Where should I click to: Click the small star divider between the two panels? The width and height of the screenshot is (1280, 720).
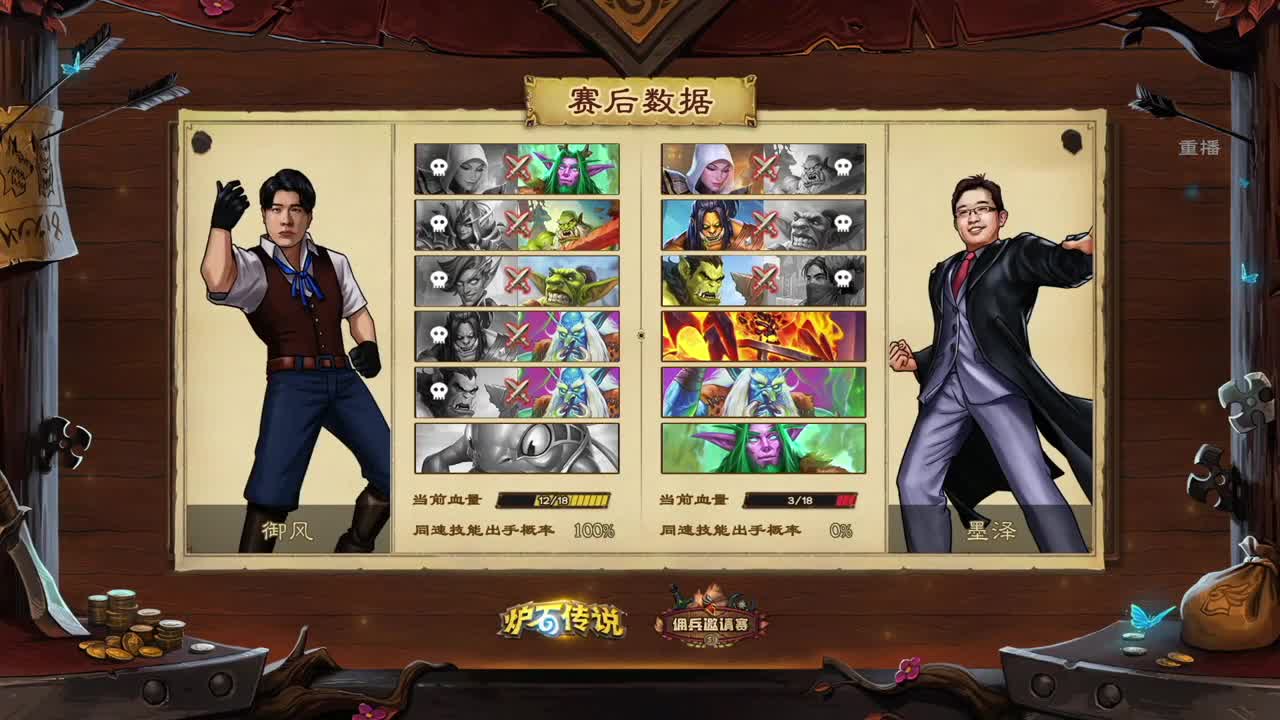click(641, 334)
